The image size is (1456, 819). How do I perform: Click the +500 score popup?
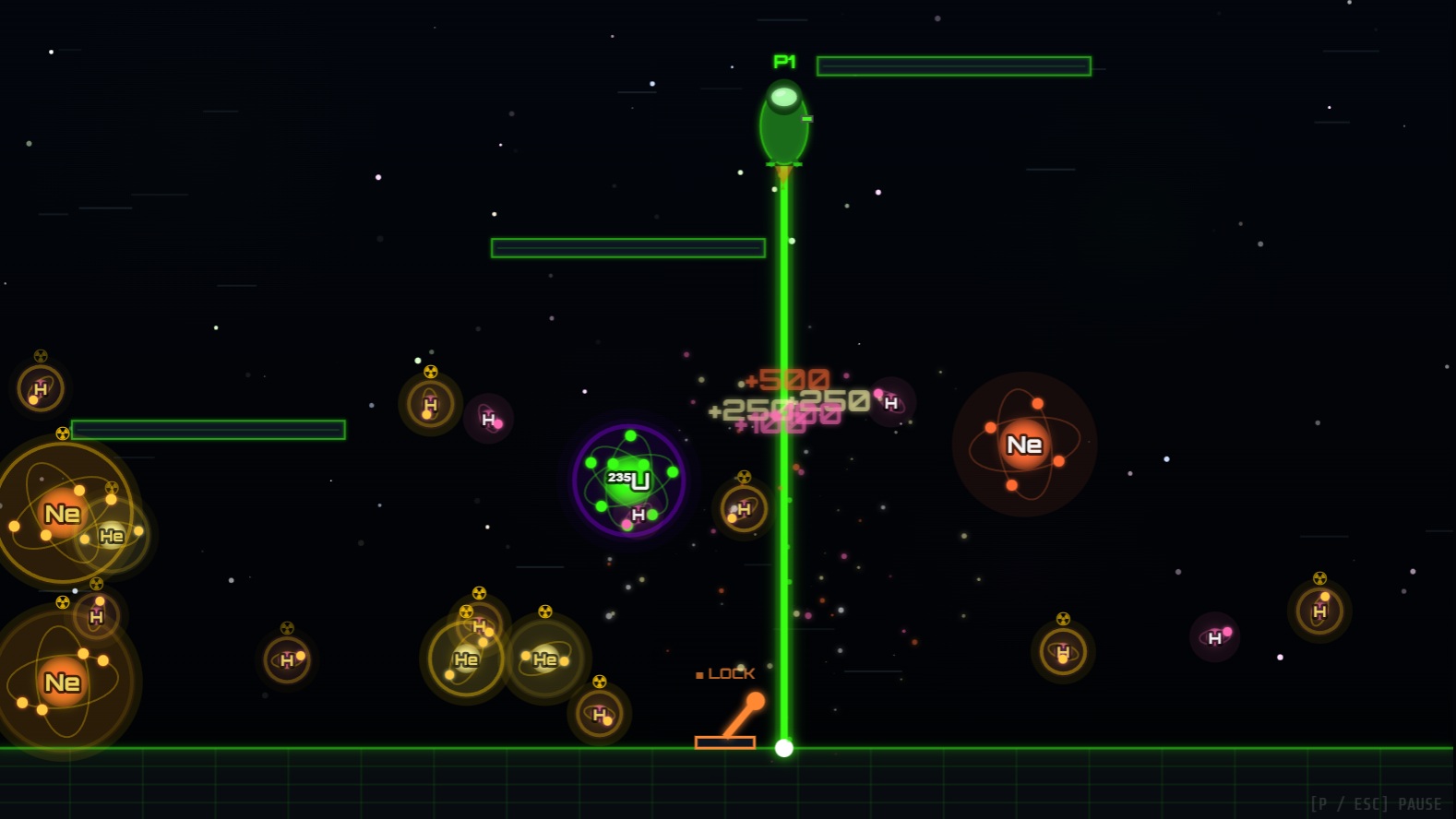point(789,379)
